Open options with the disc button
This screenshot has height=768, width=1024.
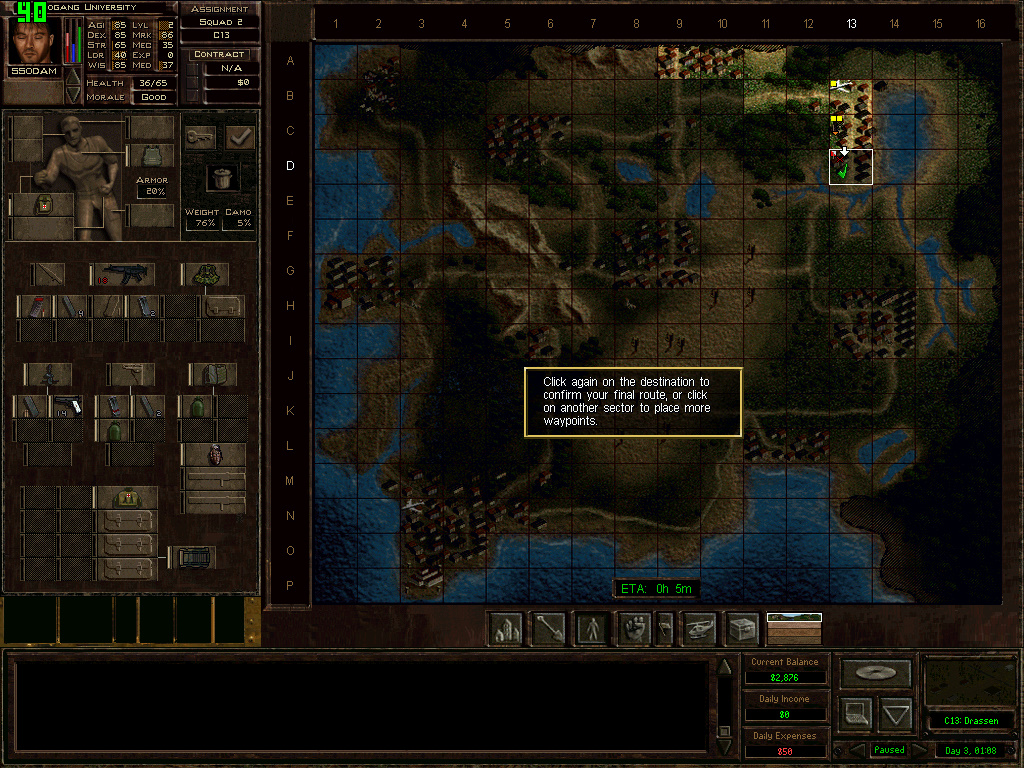[876, 672]
